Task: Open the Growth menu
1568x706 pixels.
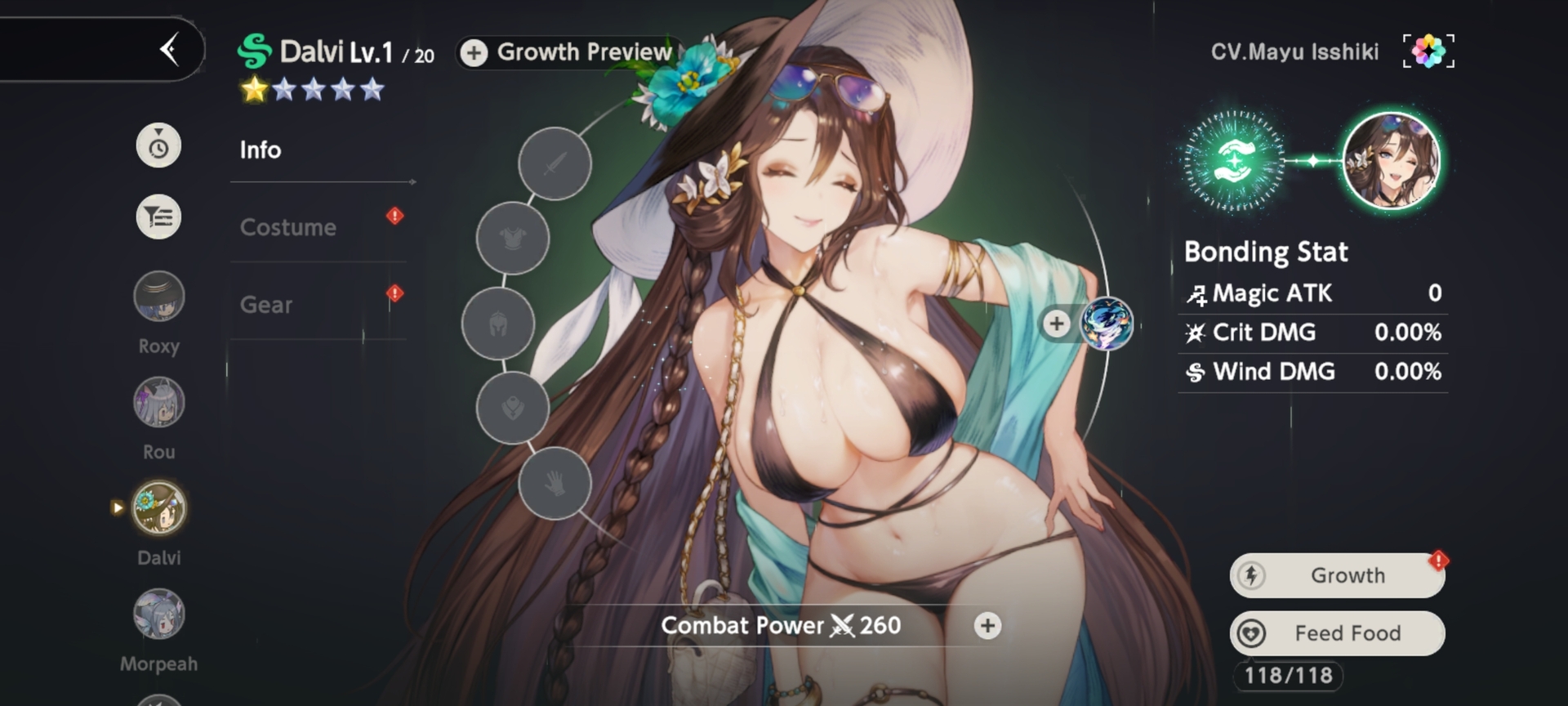Action: point(1337,575)
